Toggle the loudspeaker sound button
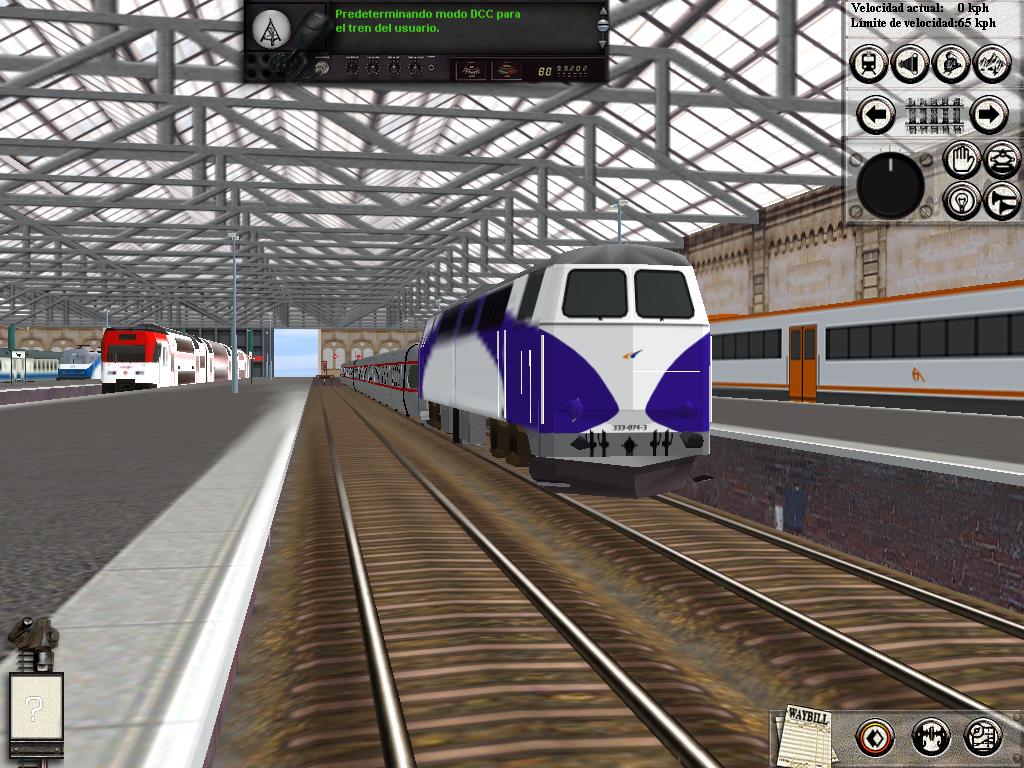 click(x=910, y=64)
